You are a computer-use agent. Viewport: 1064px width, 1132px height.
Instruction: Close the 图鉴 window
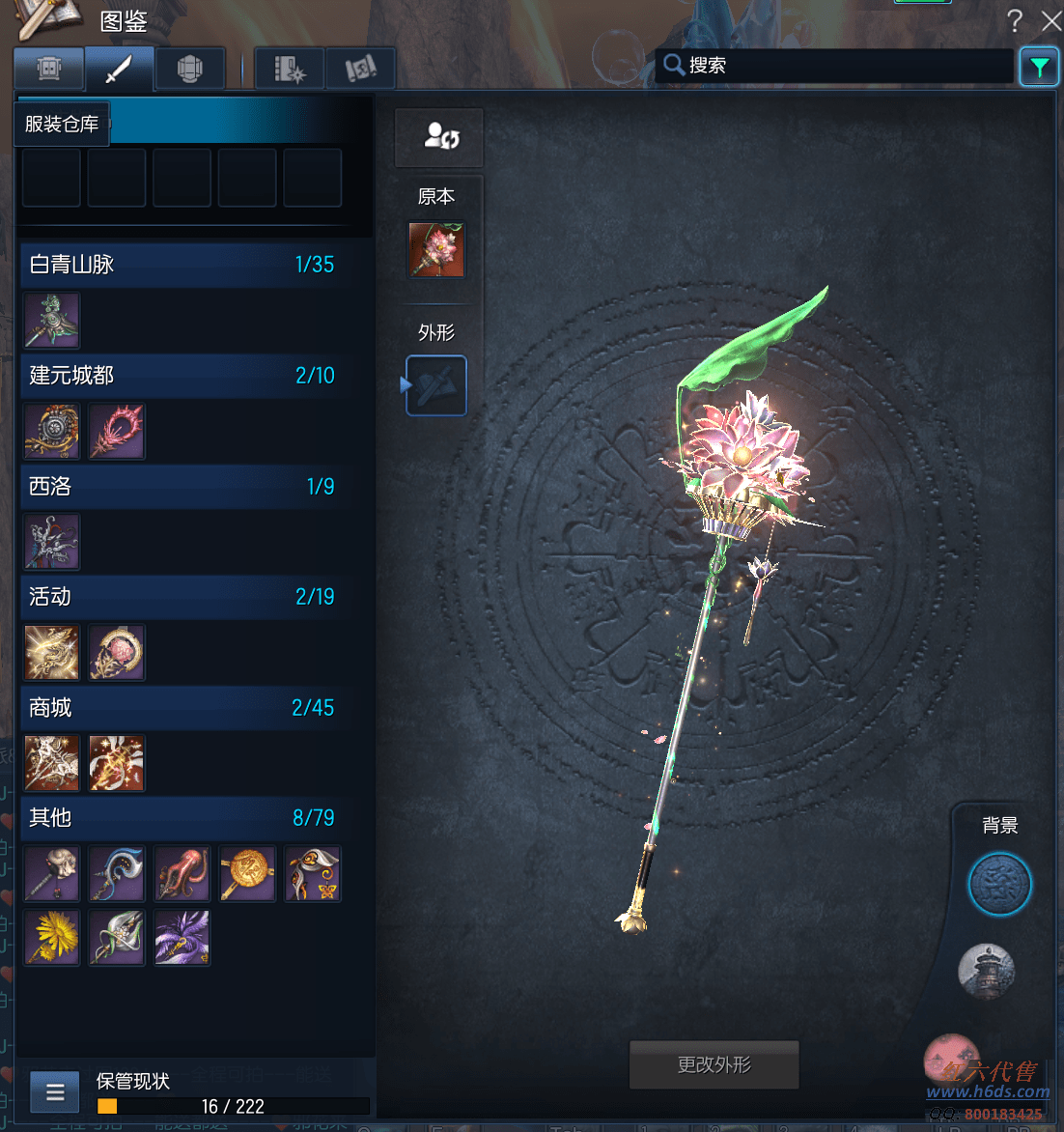1051,20
